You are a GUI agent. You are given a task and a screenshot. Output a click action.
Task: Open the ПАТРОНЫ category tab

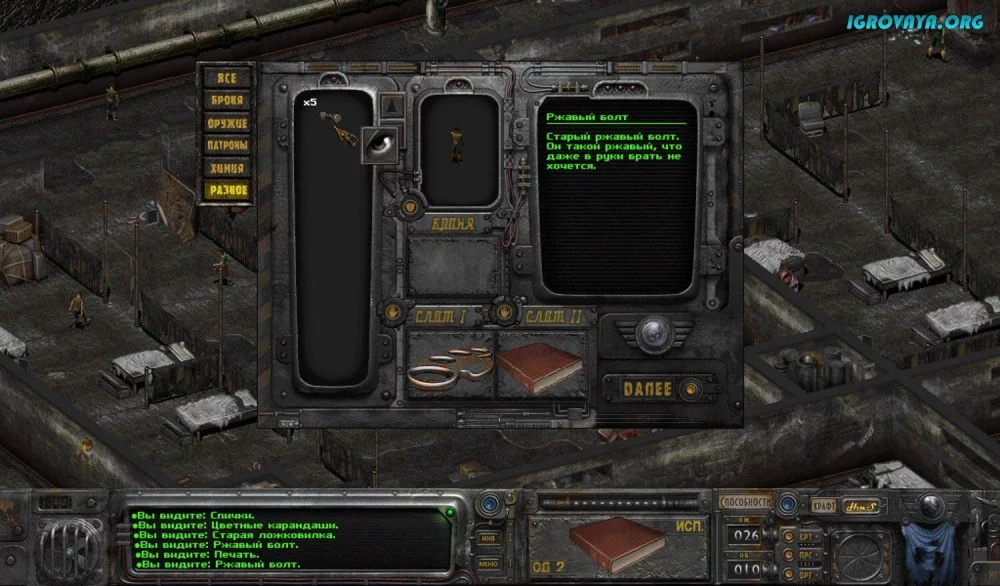[226, 145]
